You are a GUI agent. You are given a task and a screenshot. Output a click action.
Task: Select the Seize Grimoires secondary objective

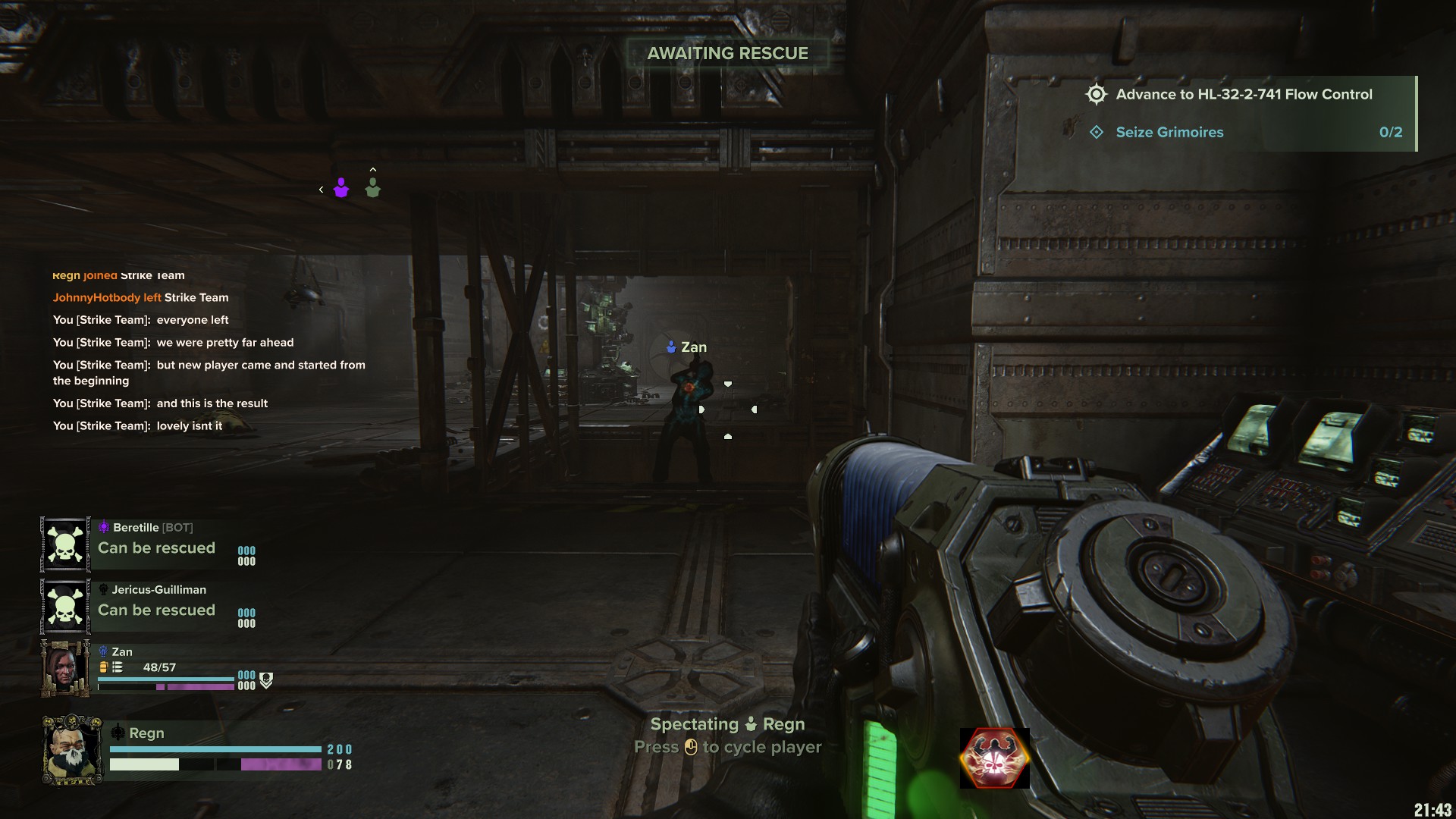[1169, 133]
